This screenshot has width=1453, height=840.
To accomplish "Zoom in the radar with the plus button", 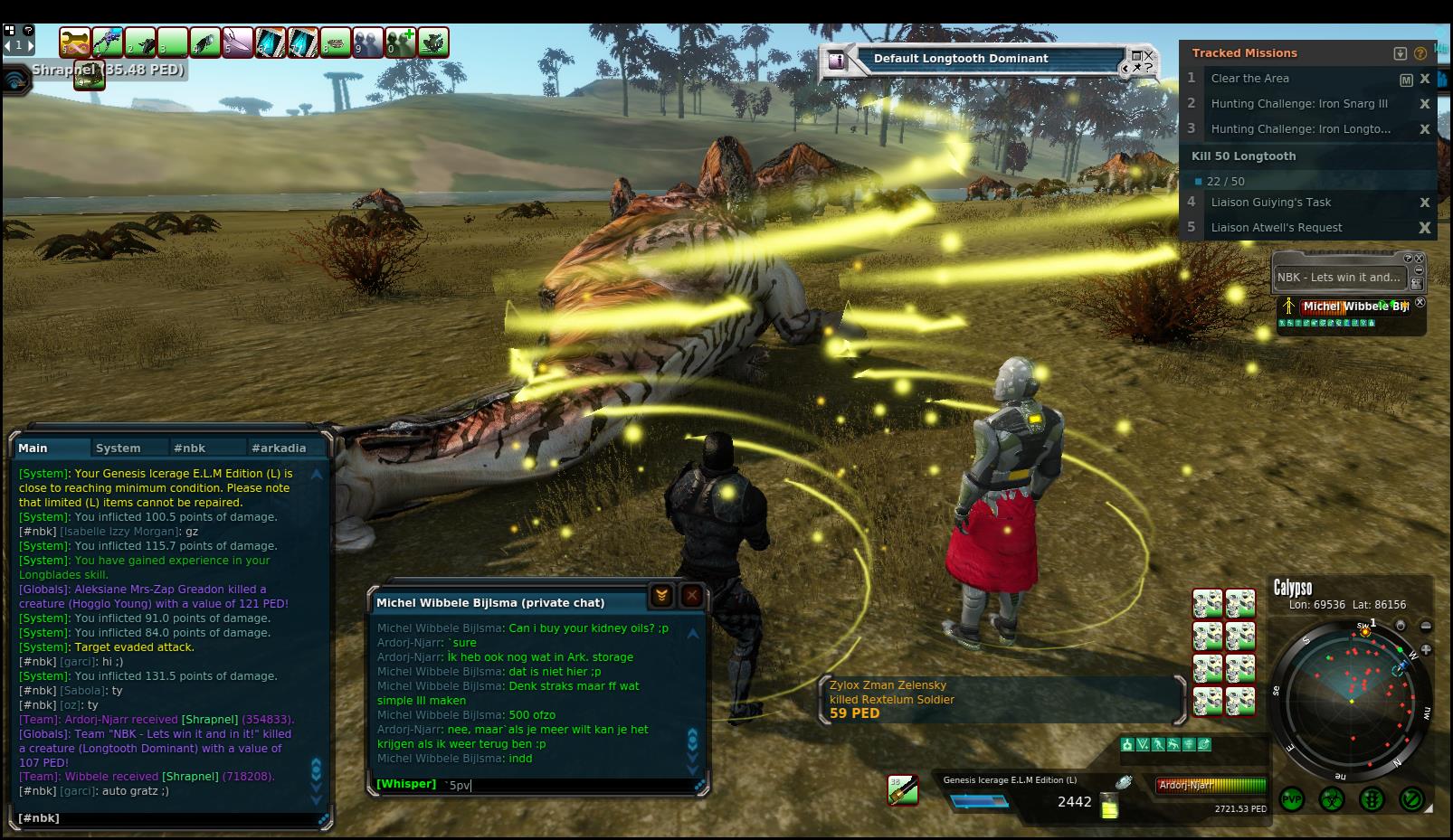I will point(1426,648).
